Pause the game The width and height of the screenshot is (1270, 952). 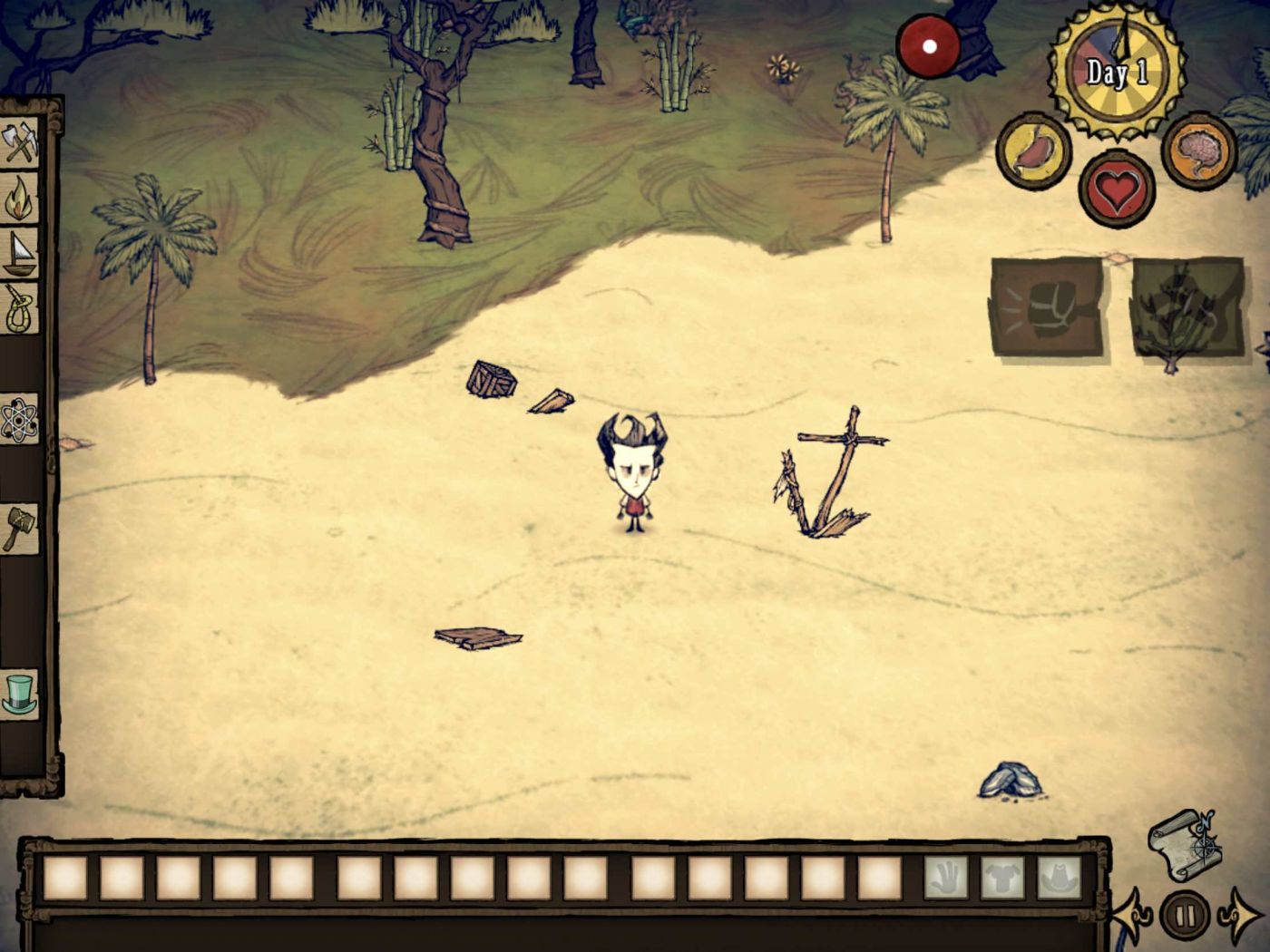coord(1185,913)
